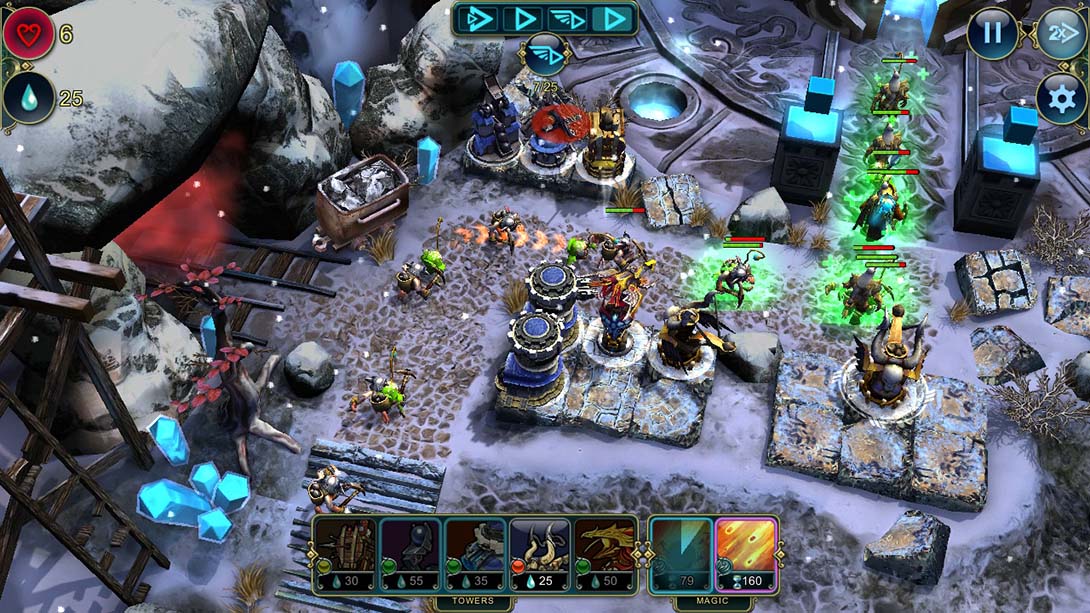Choose the dark orb tower costing 55
The width and height of the screenshot is (1090, 613).
(x=410, y=553)
